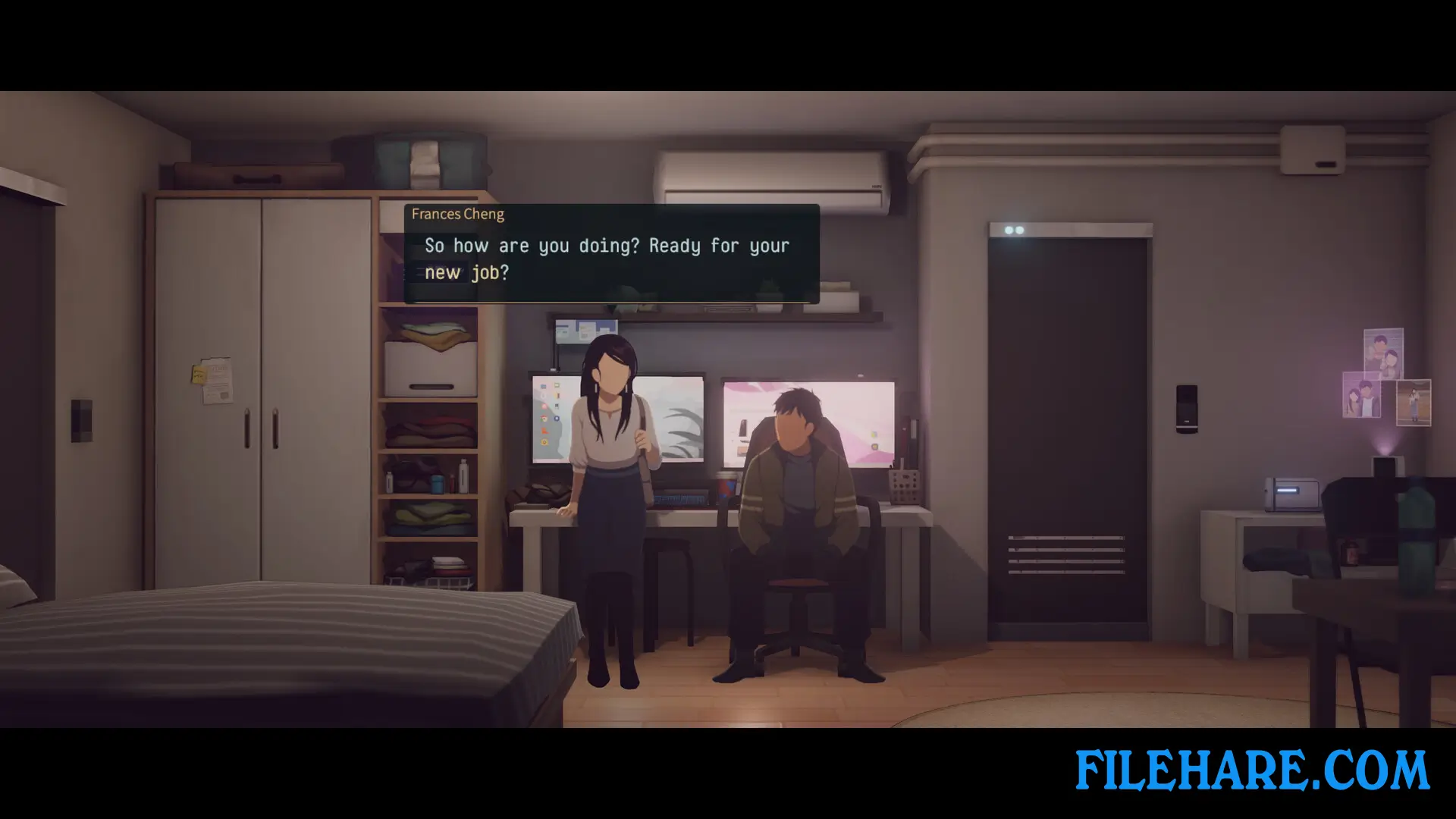This screenshot has height=819, width=1456.
Task: Select the blue folder icon on the desktop
Action: pos(543,386)
